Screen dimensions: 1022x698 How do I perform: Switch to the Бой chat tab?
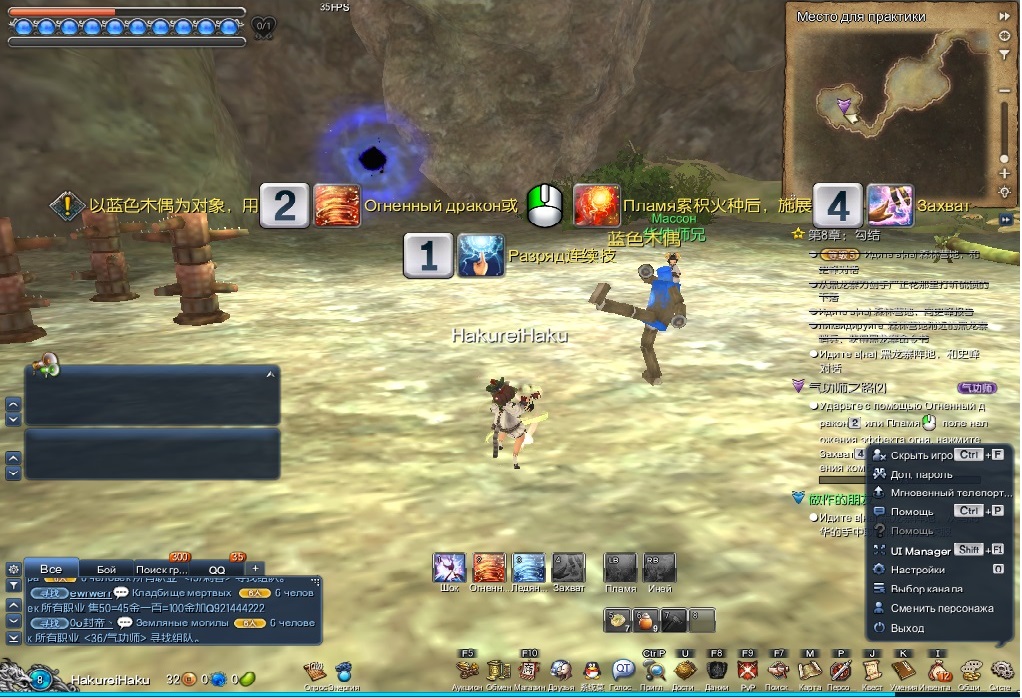click(106, 569)
